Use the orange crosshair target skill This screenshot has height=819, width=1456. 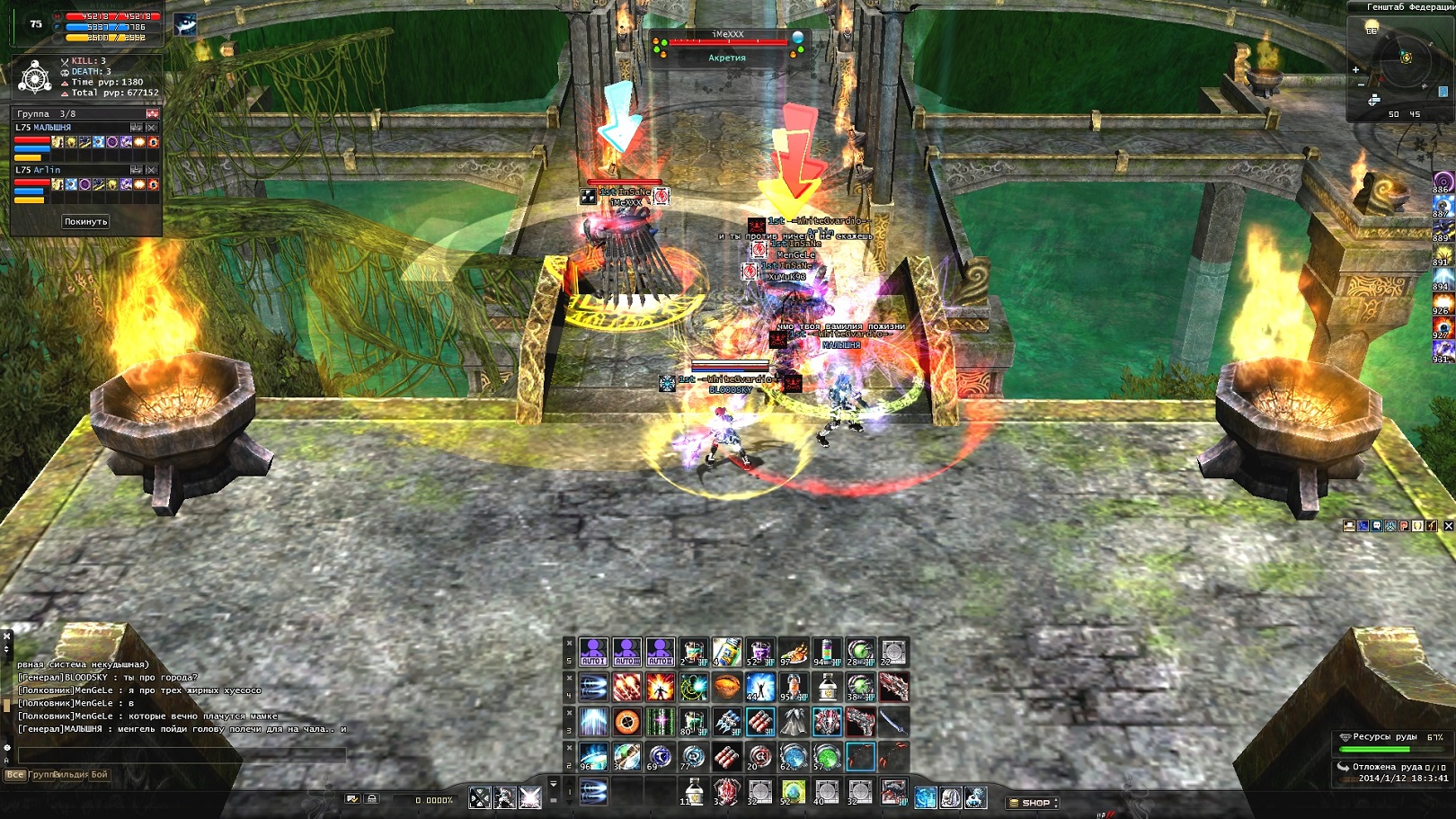[x=626, y=722]
